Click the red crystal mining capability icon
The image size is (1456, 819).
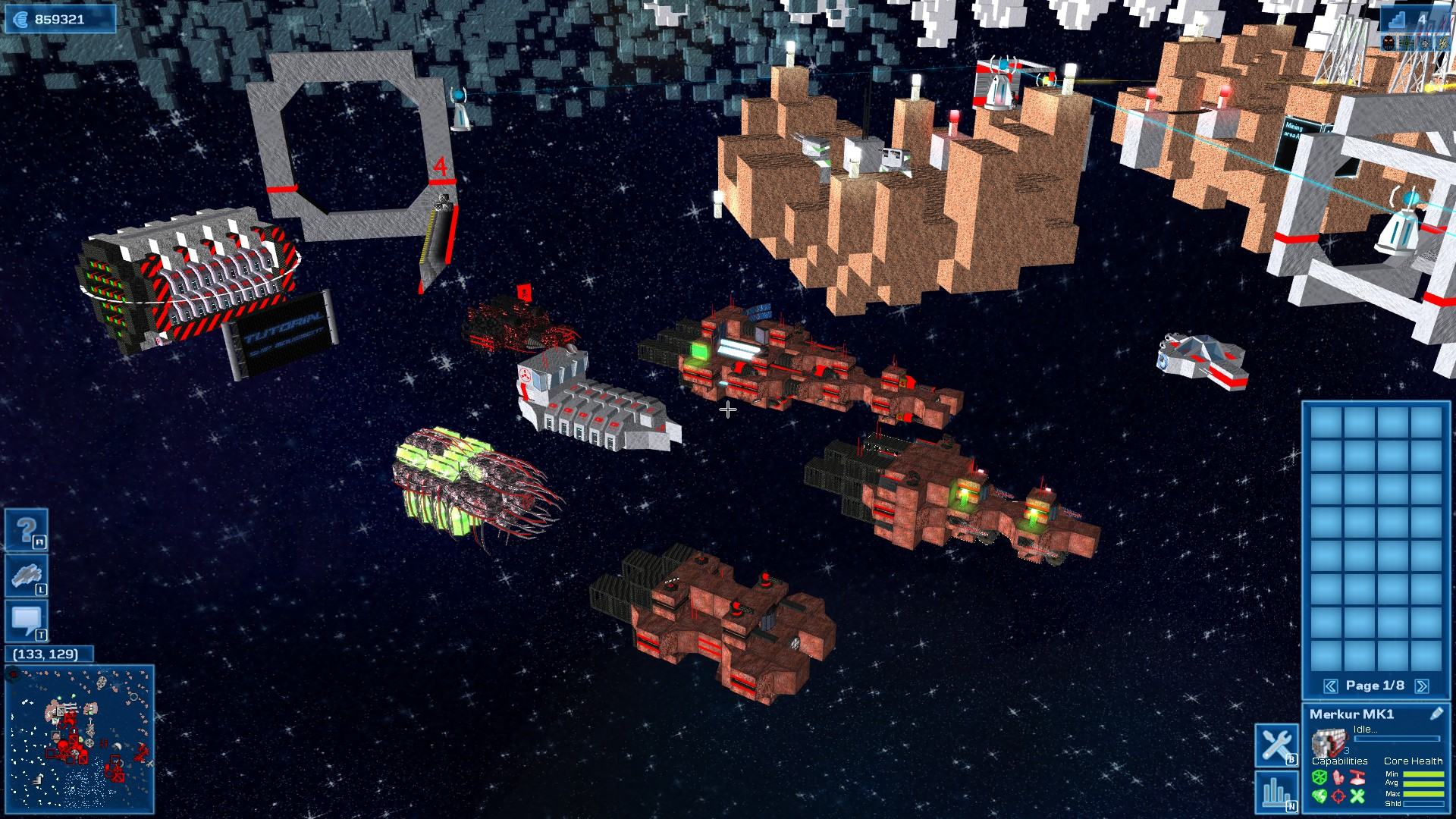(x=1338, y=777)
